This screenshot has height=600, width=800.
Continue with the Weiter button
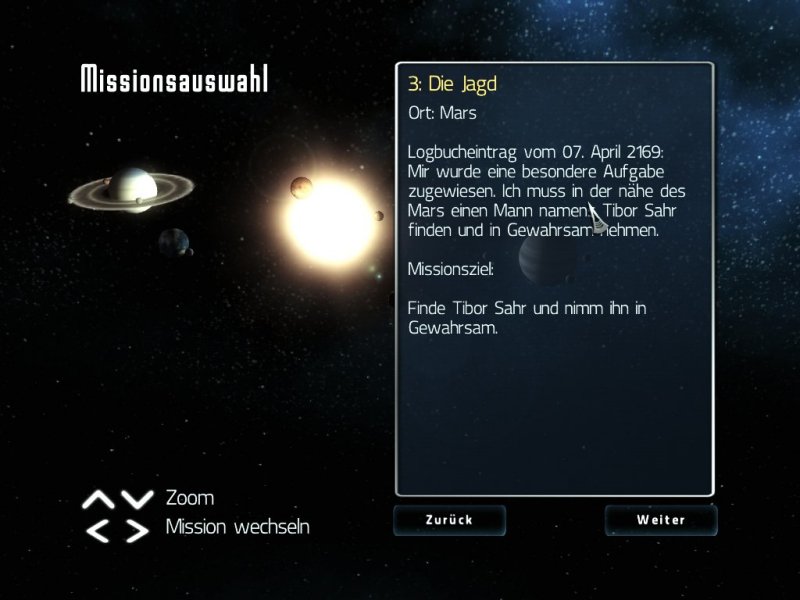pos(660,520)
